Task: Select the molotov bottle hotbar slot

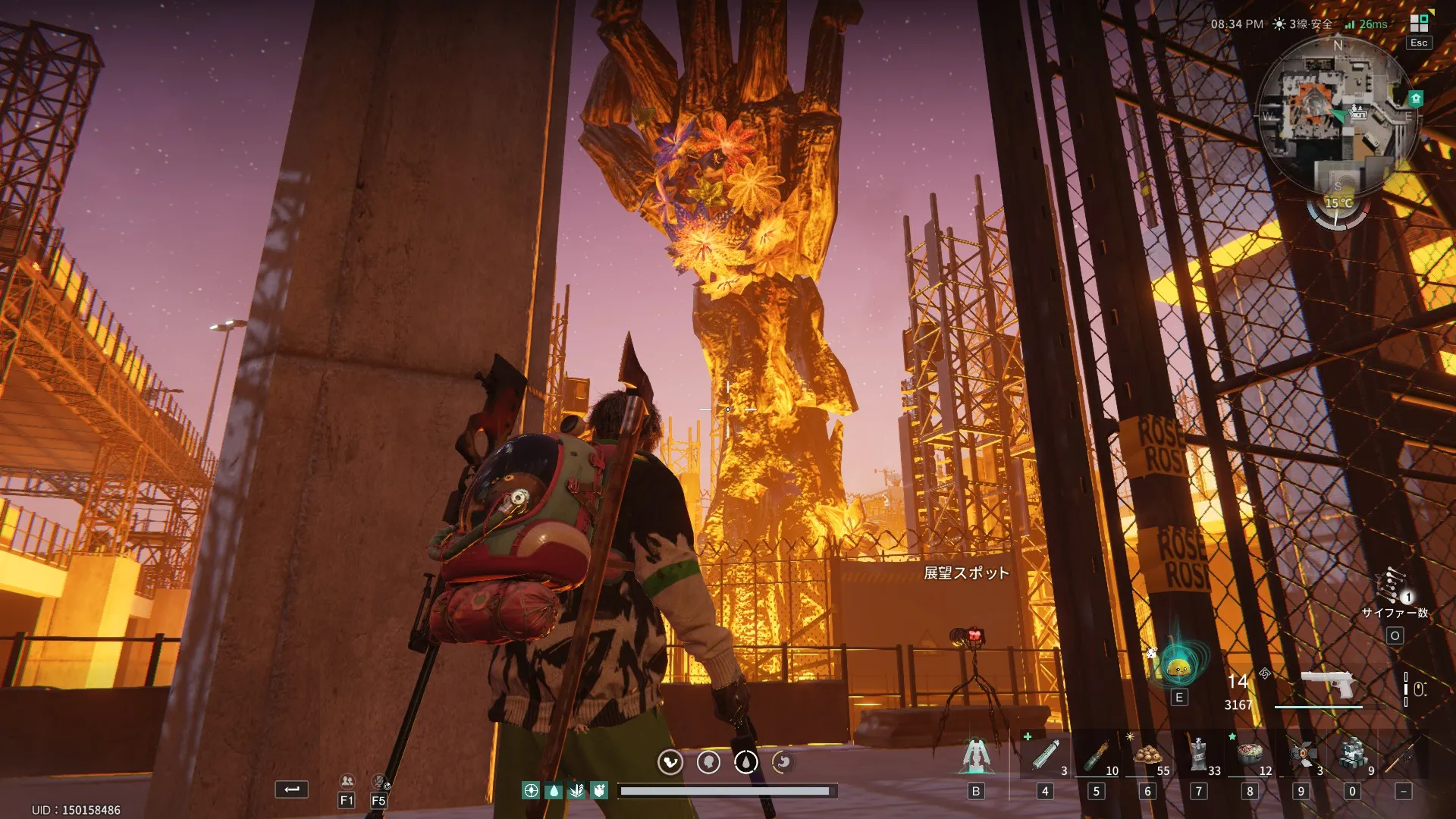Action: point(1097,755)
